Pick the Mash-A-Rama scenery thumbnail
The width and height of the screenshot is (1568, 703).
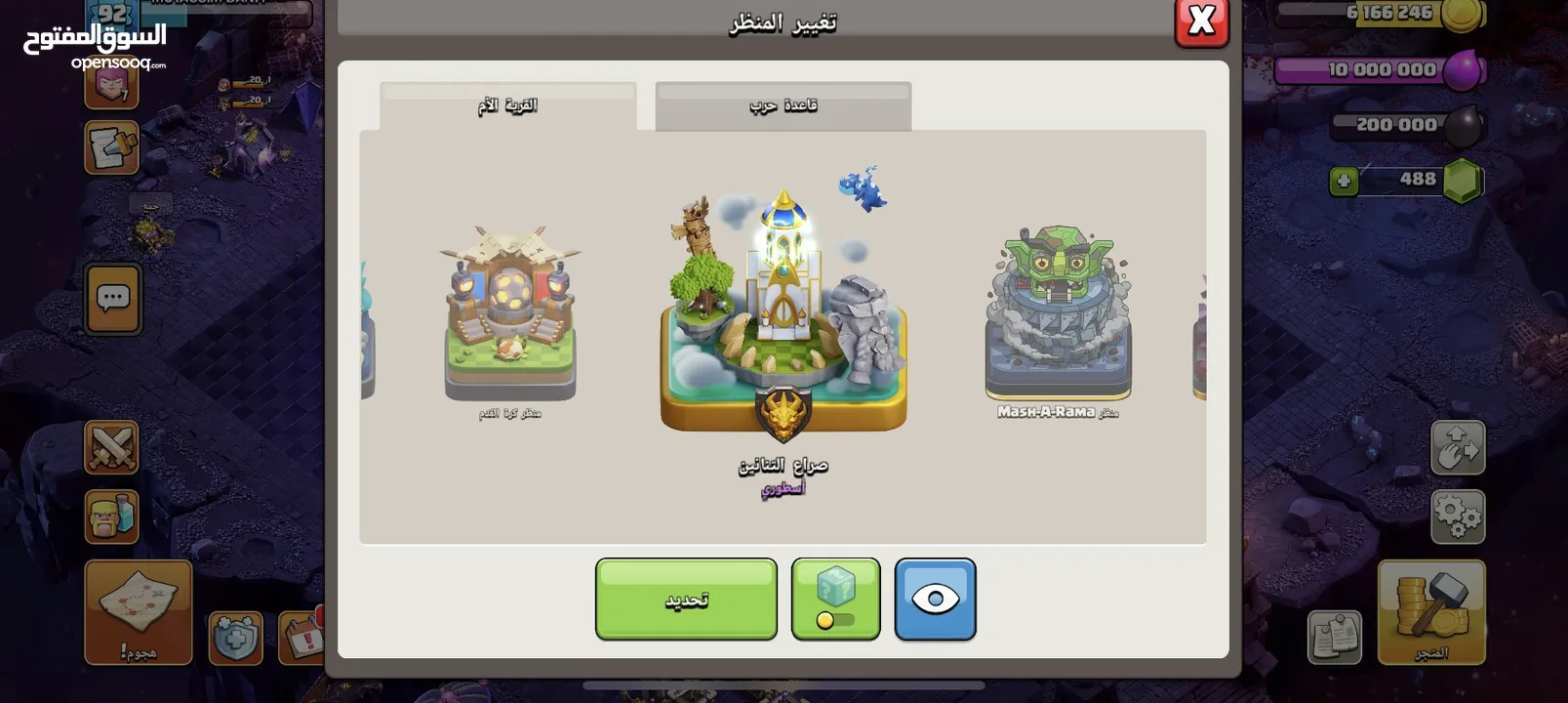[1058, 314]
